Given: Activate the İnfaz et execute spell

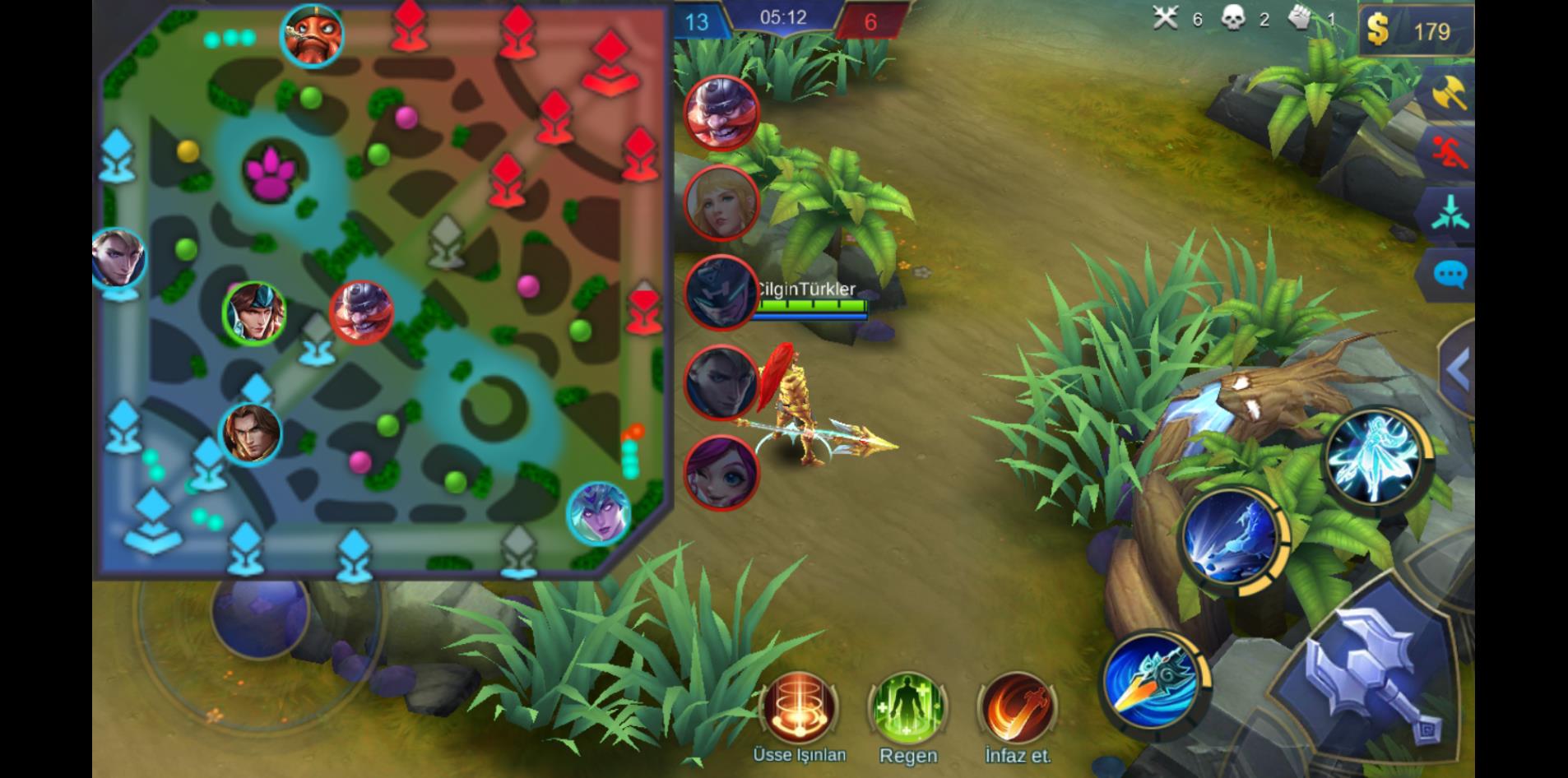Looking at the screenshot, I should coord(1017,709).
